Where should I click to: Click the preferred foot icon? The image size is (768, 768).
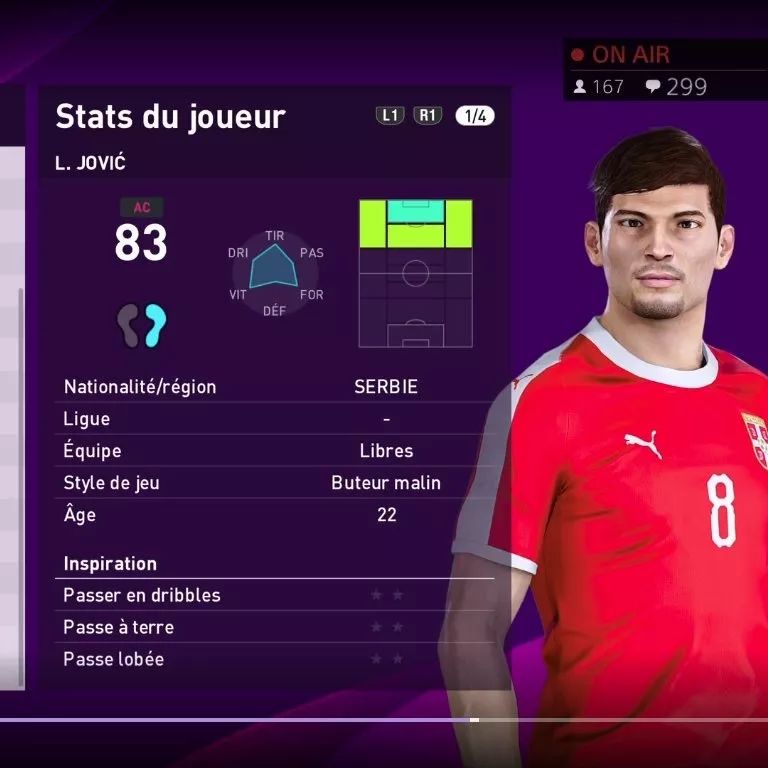(x=141, y=324)
